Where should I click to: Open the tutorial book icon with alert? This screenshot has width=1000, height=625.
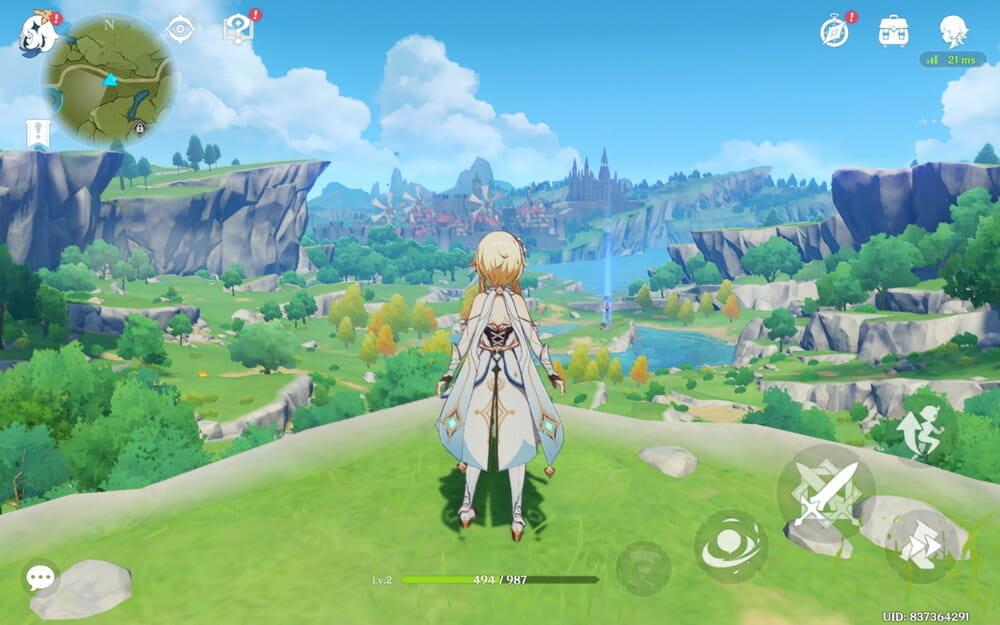238,28
